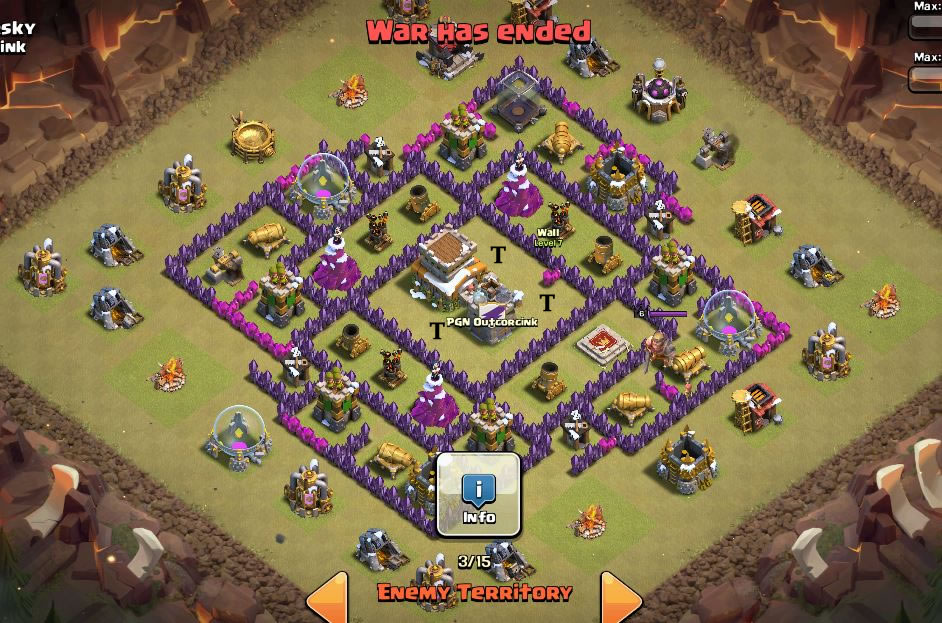
Task: Open the Info button for the wall
Action: click(479, 495)
